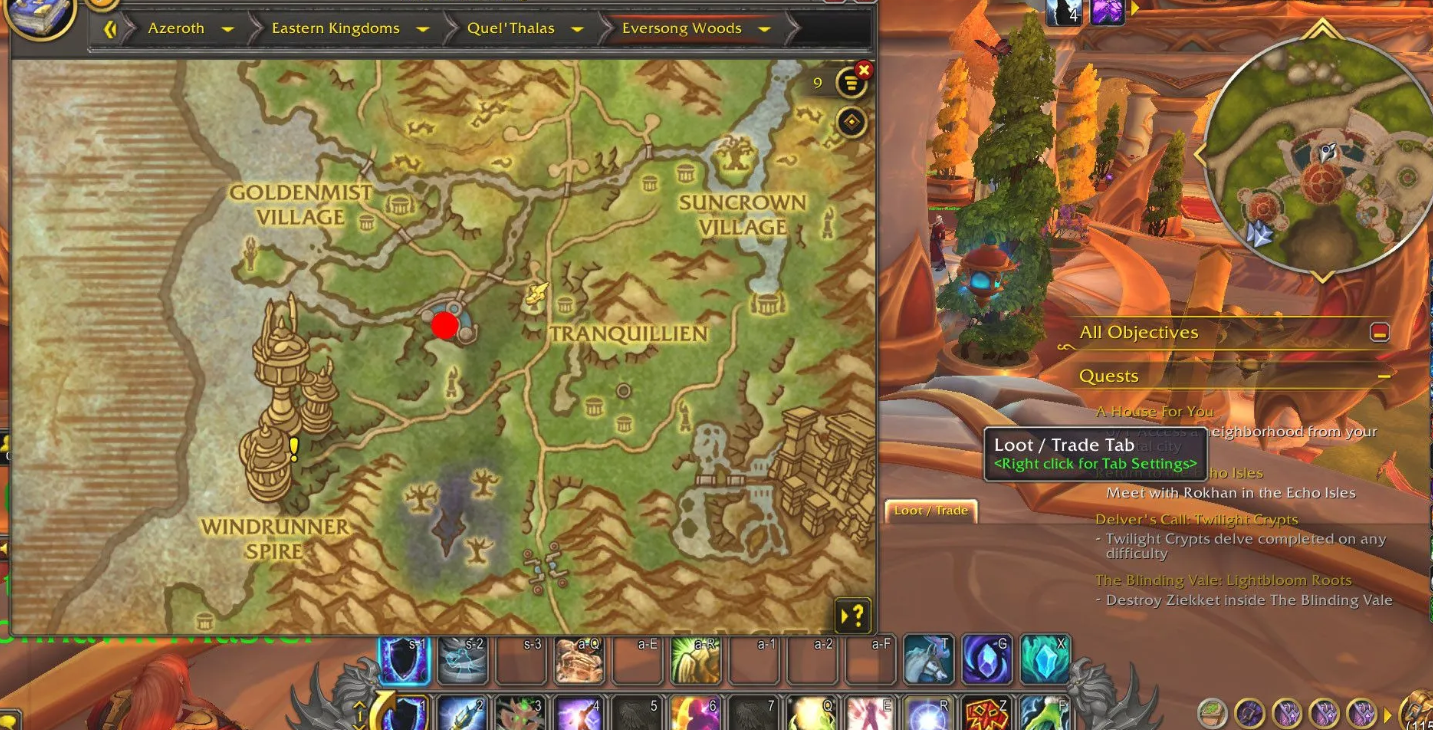Collapse the All Objectives tracker

click(x=1380, y=333)
